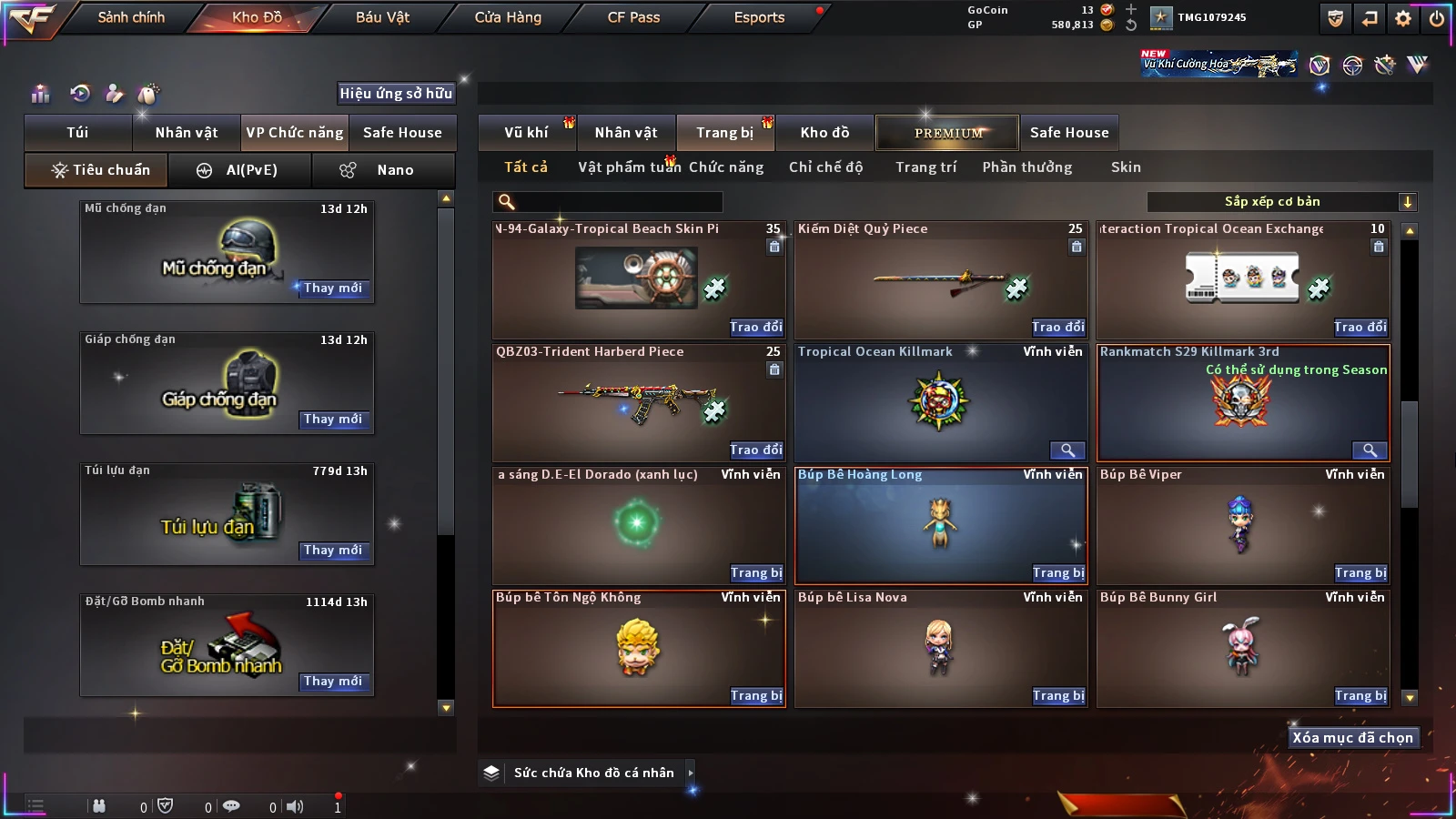Open the Esports menu
This screenshot has width=1456, height=819.
tap(759, 17)
